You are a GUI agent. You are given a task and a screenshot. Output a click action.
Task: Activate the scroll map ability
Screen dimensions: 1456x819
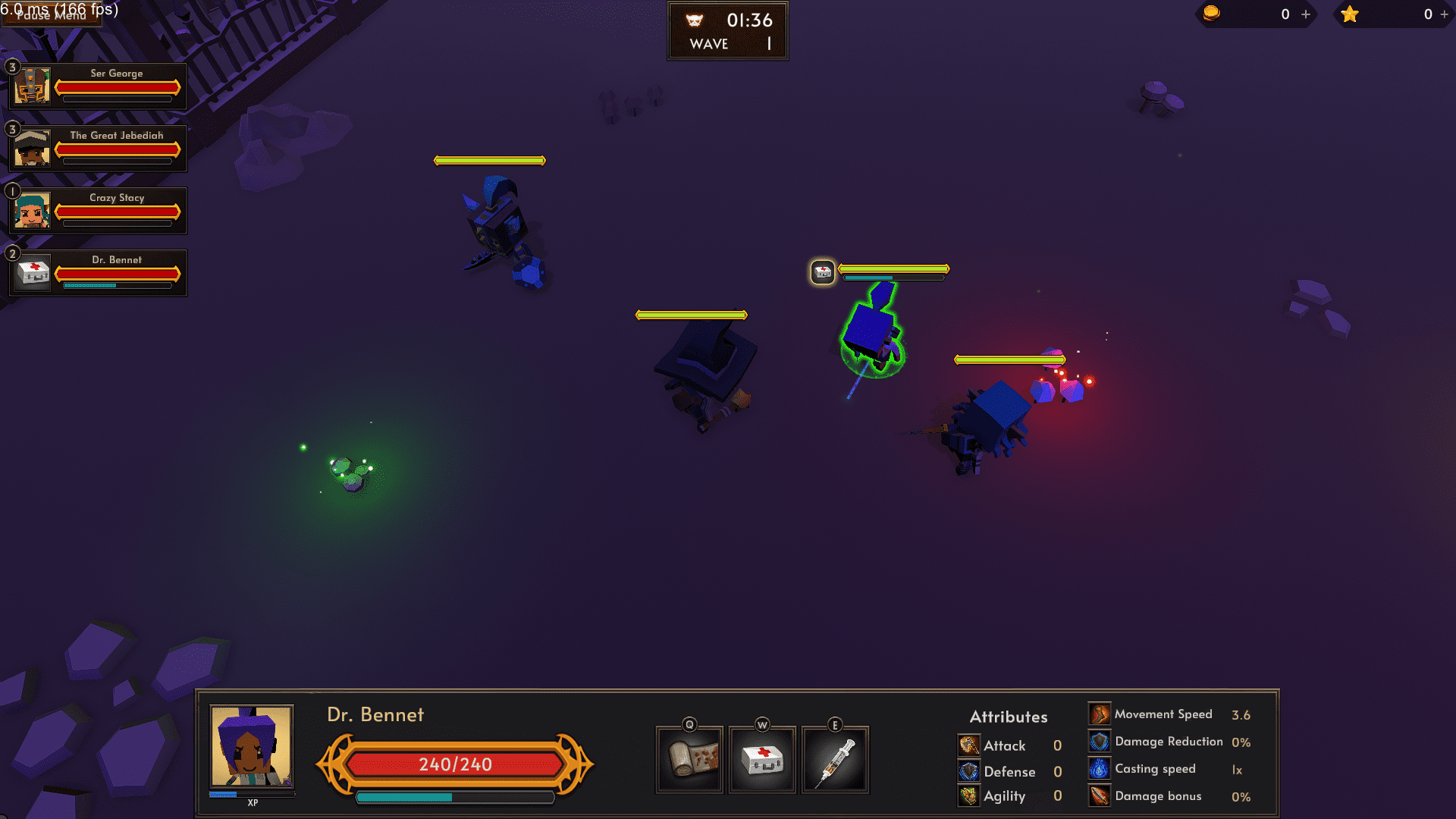[689, 759]
